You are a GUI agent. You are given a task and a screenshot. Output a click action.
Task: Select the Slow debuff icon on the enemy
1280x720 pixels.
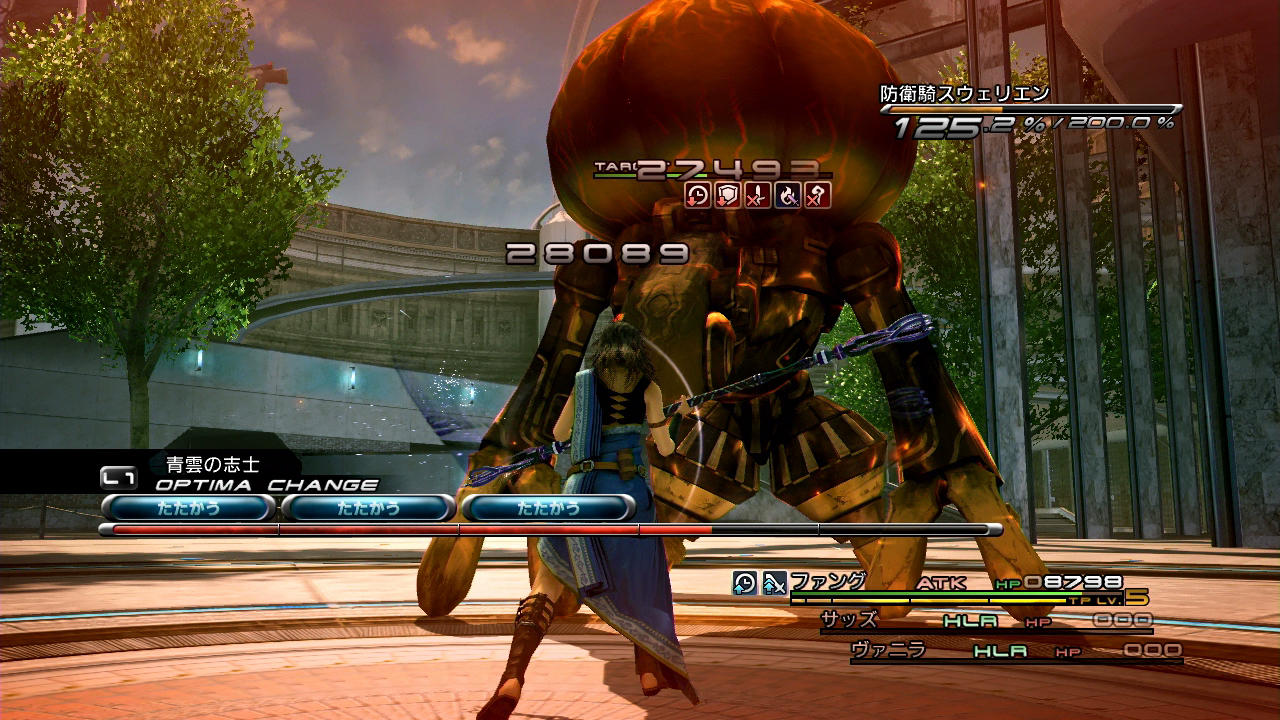(697, 195)
